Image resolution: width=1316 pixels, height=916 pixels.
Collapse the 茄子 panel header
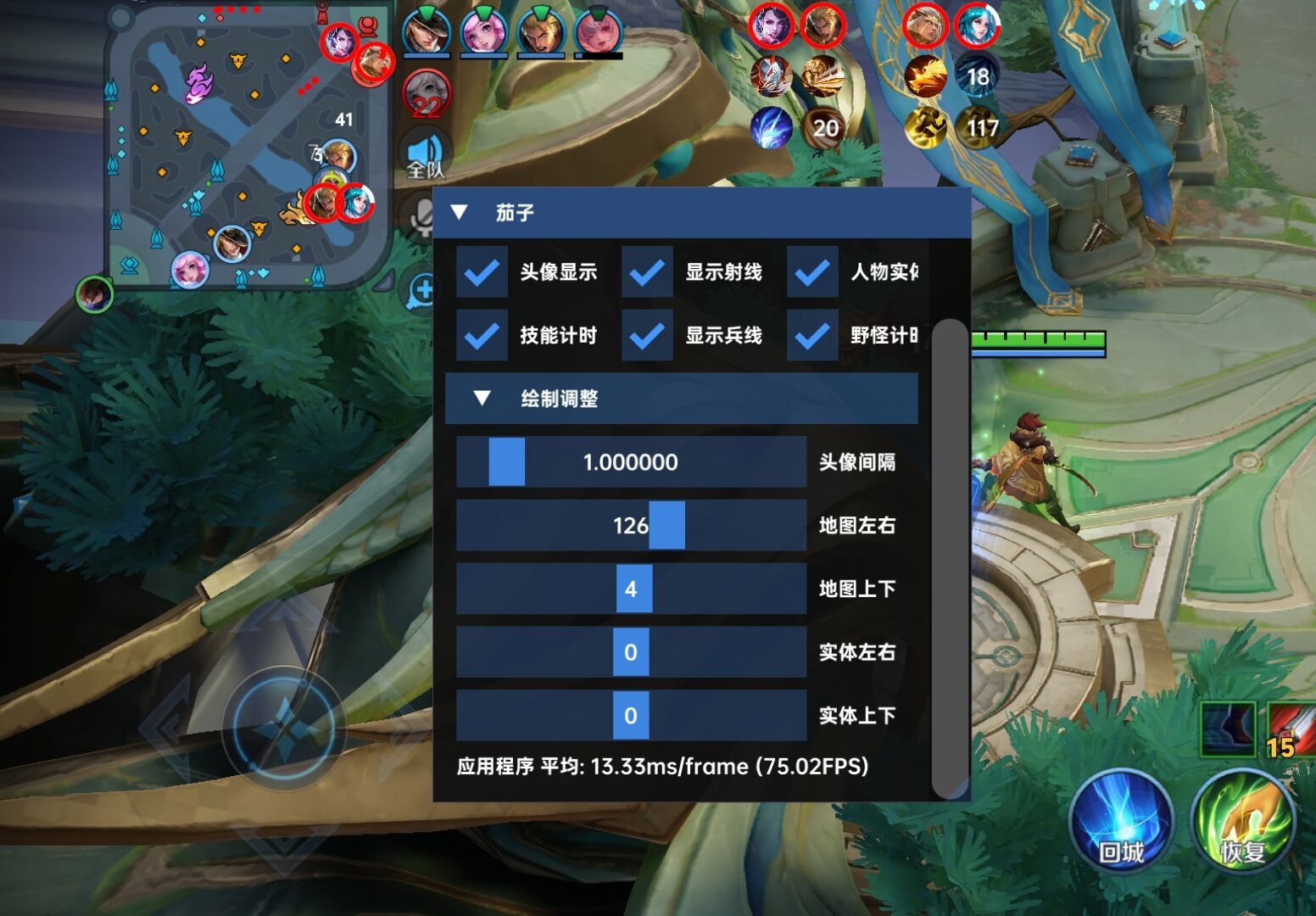(460, 212)
